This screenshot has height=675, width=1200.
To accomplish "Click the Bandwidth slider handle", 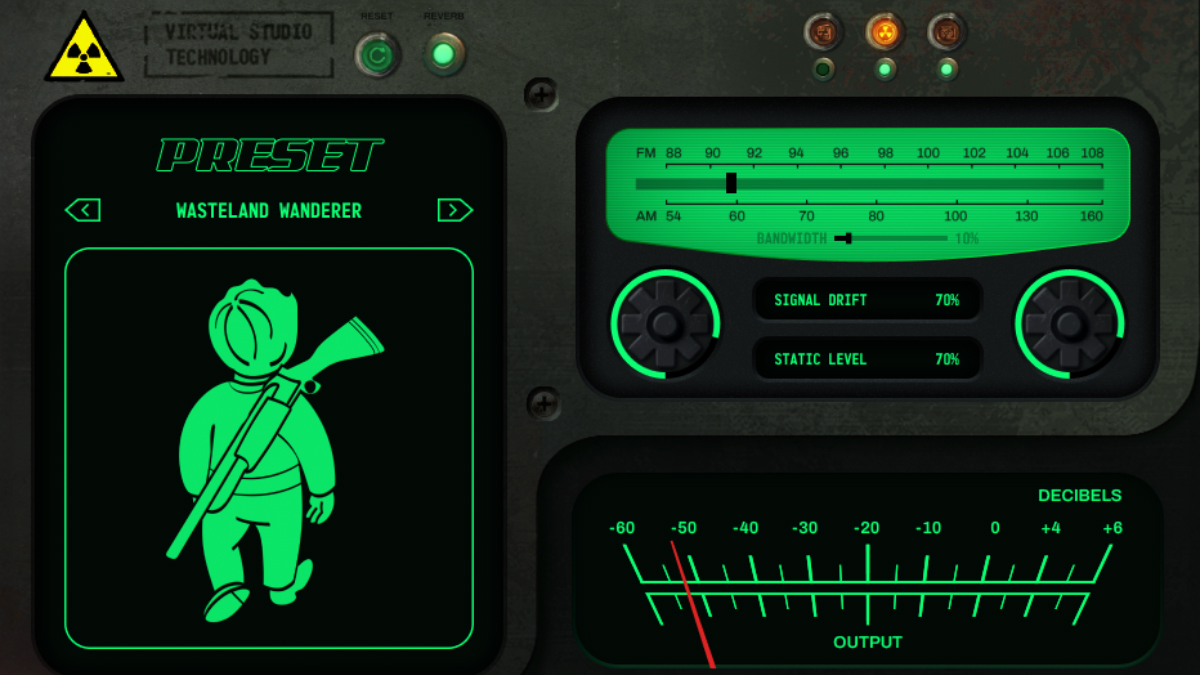I will (847, 238).
